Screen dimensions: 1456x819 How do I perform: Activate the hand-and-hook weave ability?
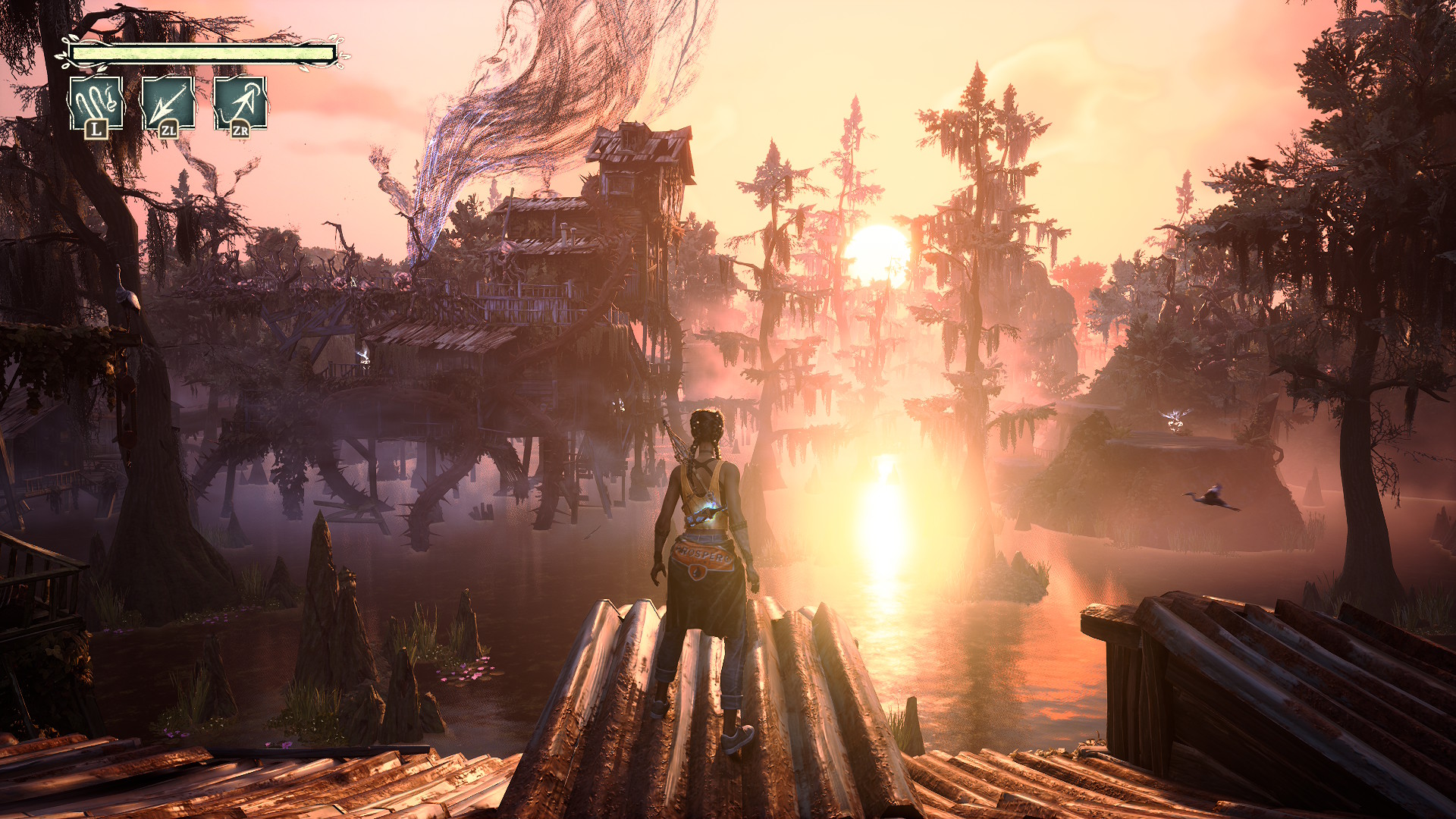pyautogui.click(x=96, y=104)
